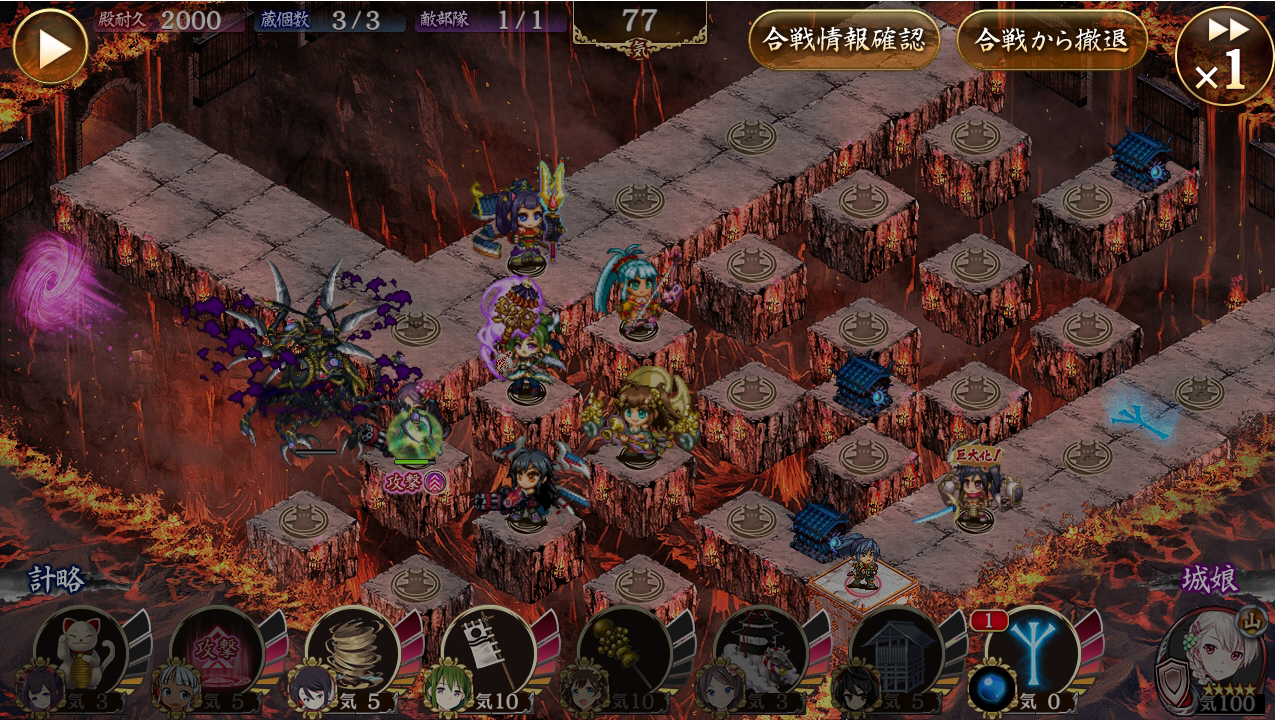Toggle the ×1 fast-forward speed button
The image size is (1280, 720).
click(x=1225, y=55)
